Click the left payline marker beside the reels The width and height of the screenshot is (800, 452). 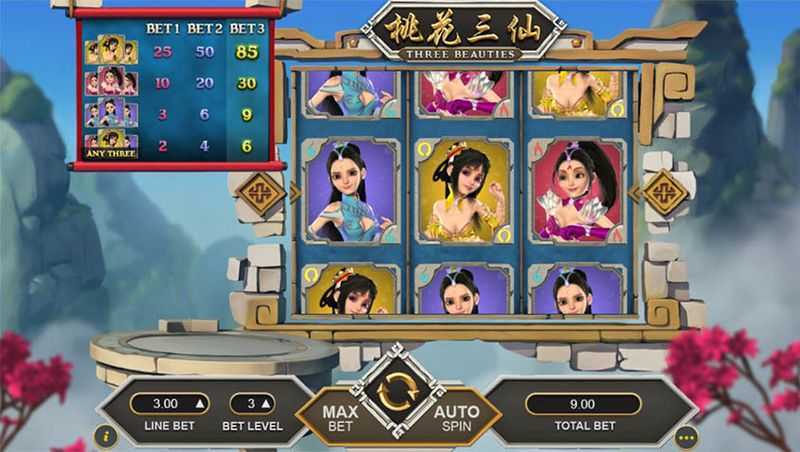click(x=261, y=193)
